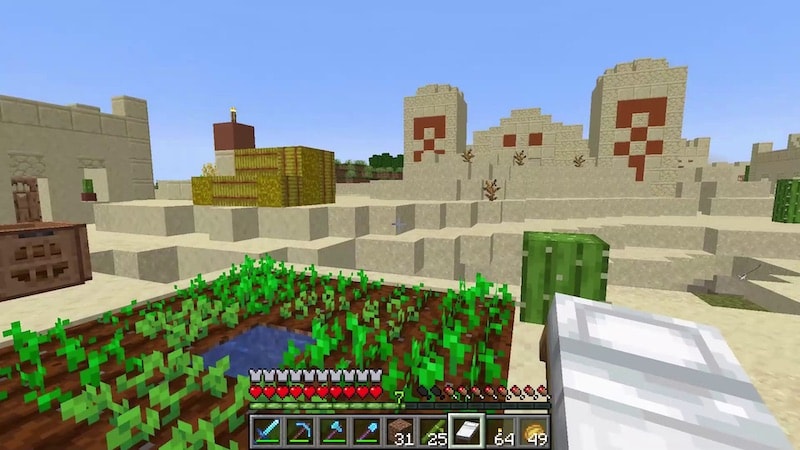The height and width of the screenshot is (450, 800).
Task: Select the diamond sword hotbar slot
Action: tap(267, 431)
